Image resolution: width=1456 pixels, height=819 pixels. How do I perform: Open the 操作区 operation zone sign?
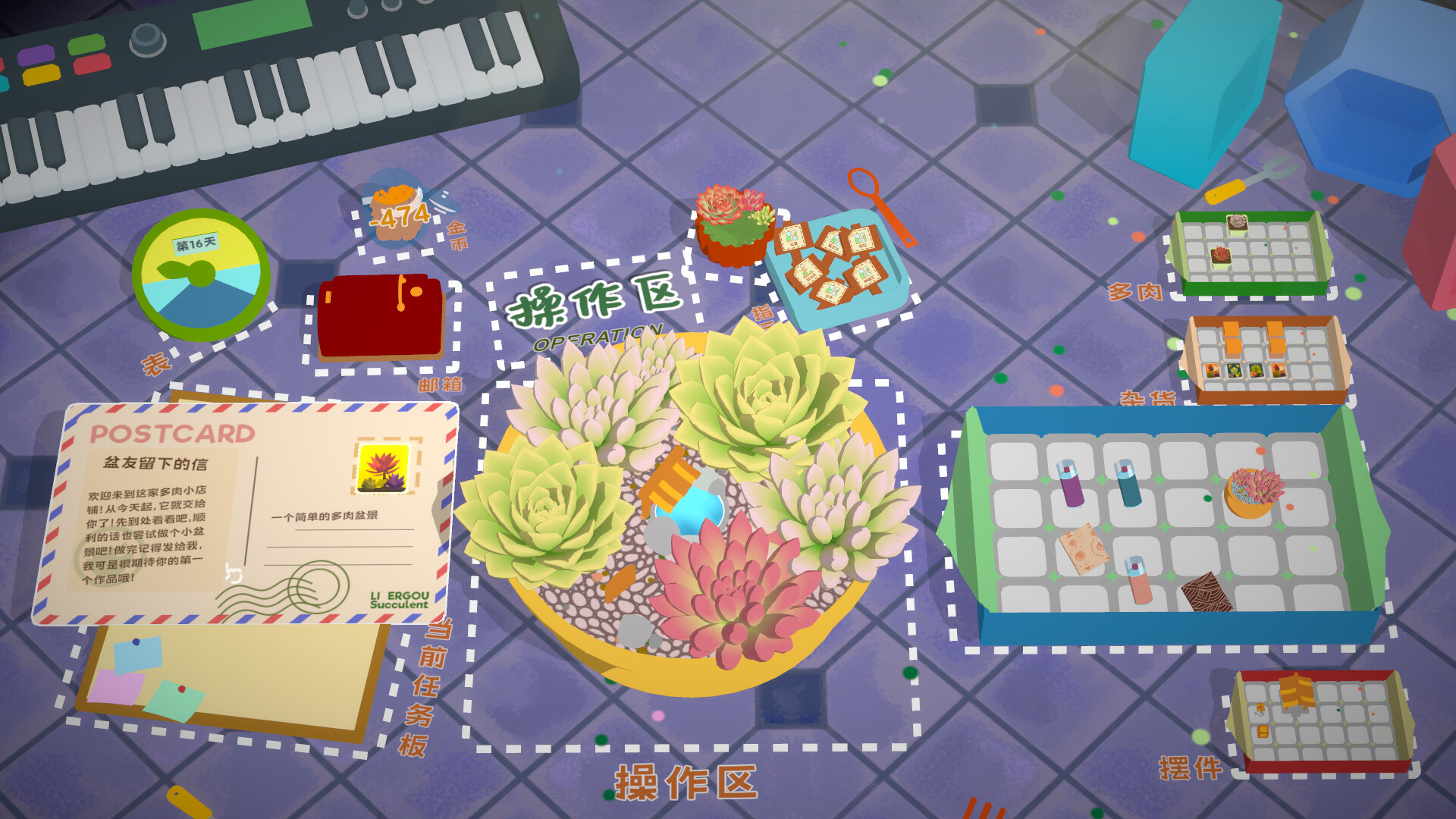coord(599,303)
